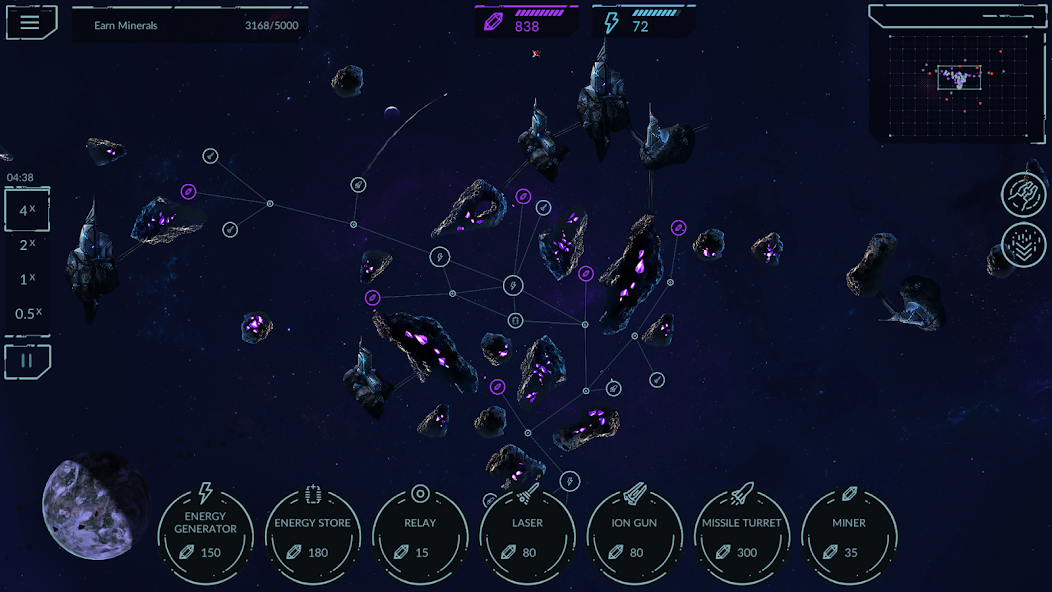Set game speed to 1x
1052x592 pixels.
[x=27, y=279]
